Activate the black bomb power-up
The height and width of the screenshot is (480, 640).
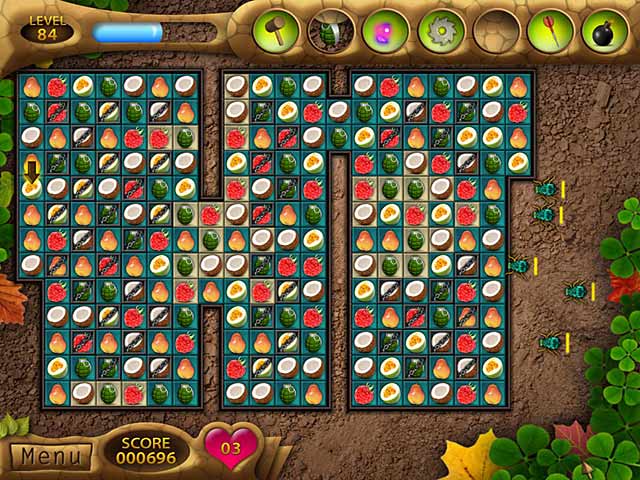pyautogui.click(x=604, y=30)
